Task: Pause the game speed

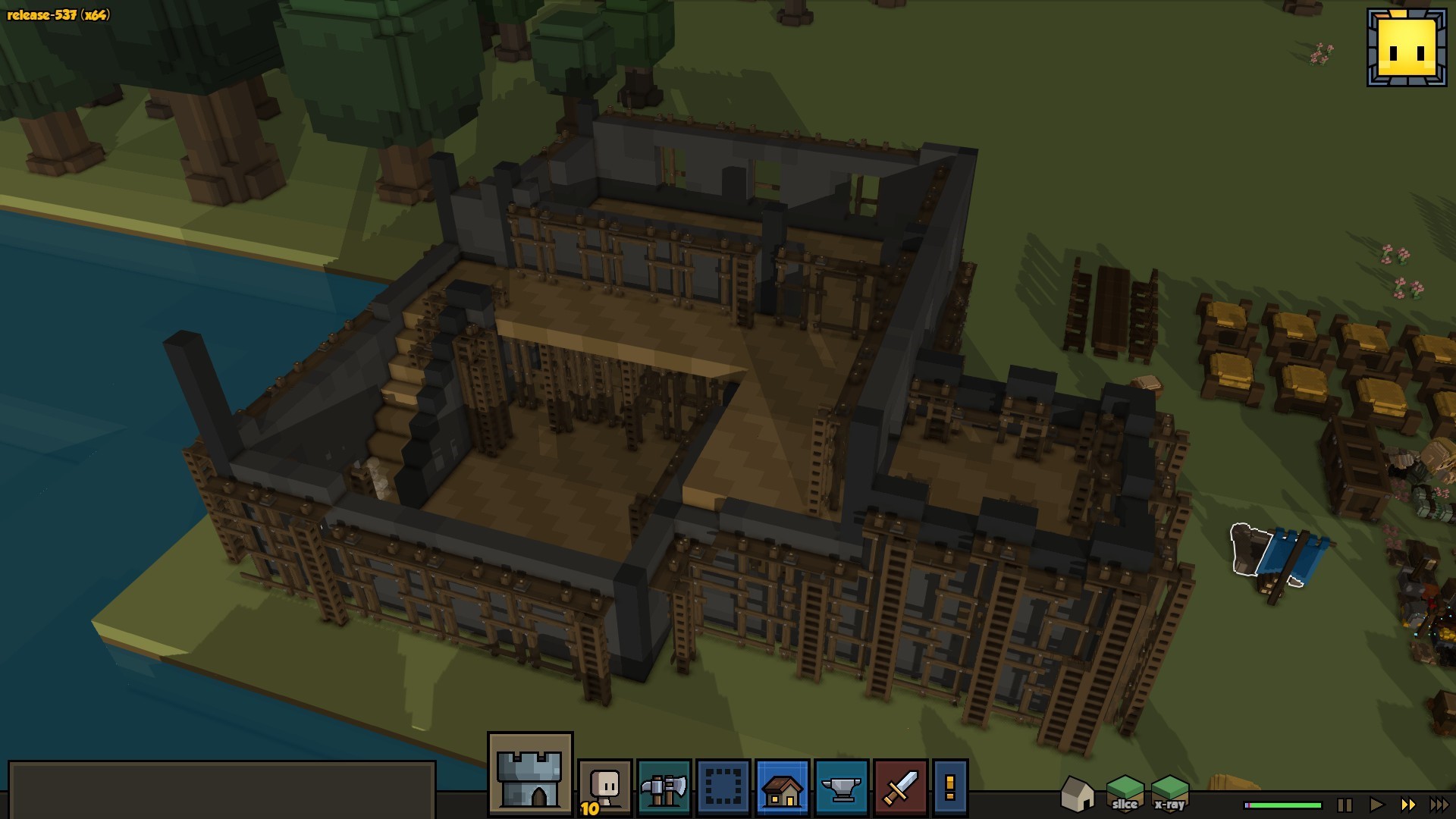Action: pos(1345,805)
